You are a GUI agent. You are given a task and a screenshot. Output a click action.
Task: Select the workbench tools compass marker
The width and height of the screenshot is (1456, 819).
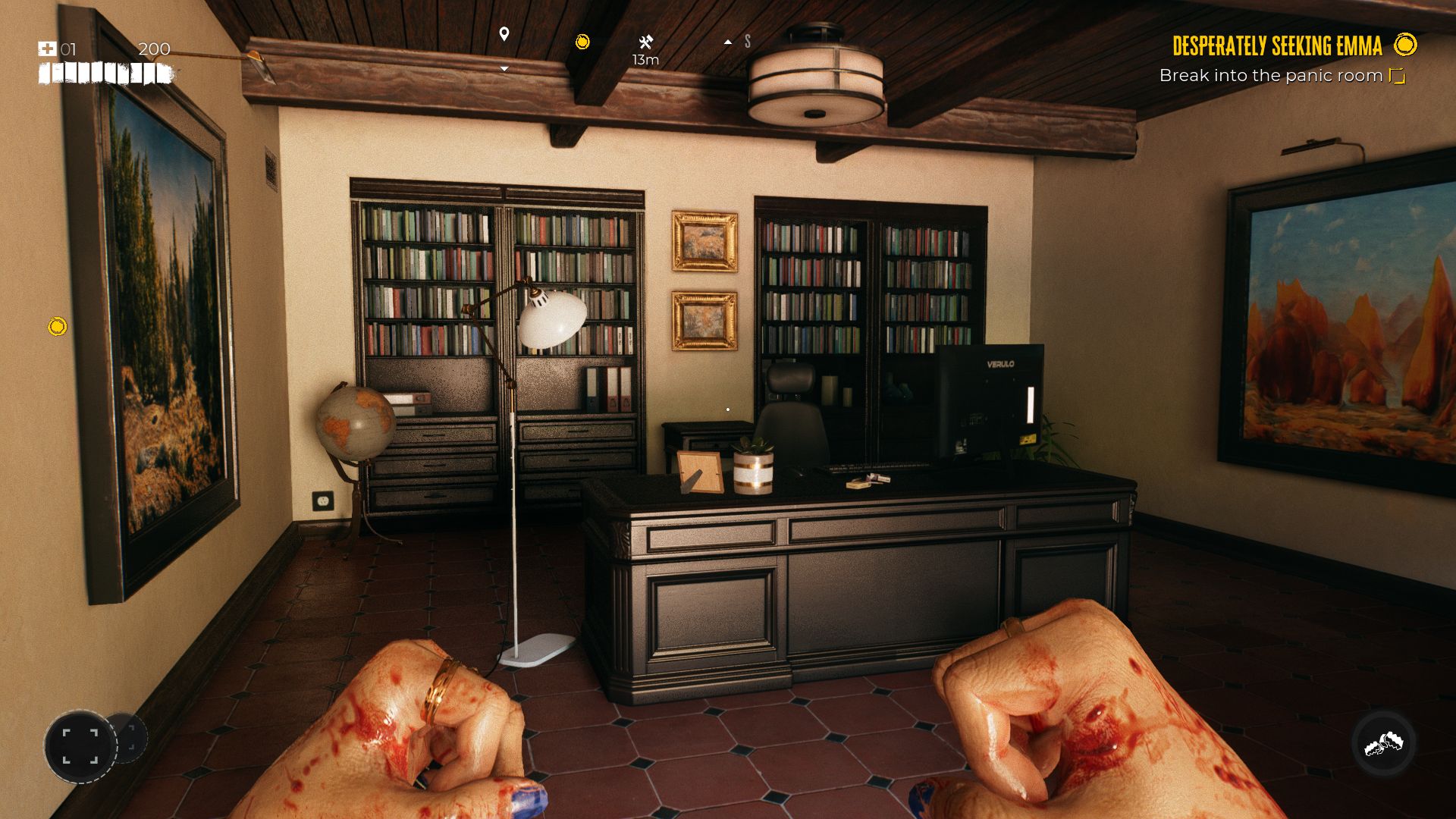[x=645, y=42]
